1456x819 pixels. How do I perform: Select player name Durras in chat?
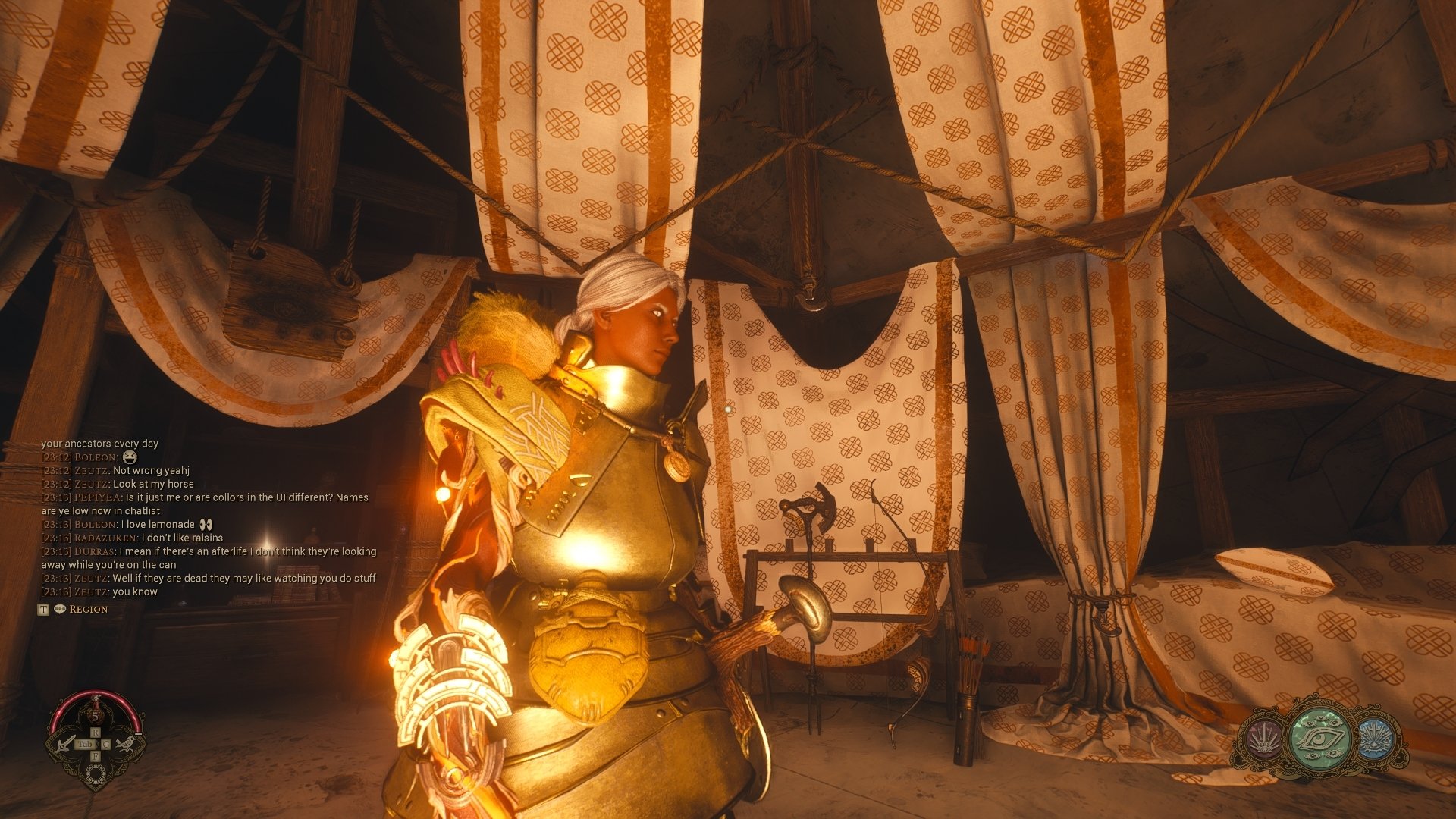click(95, 552)
